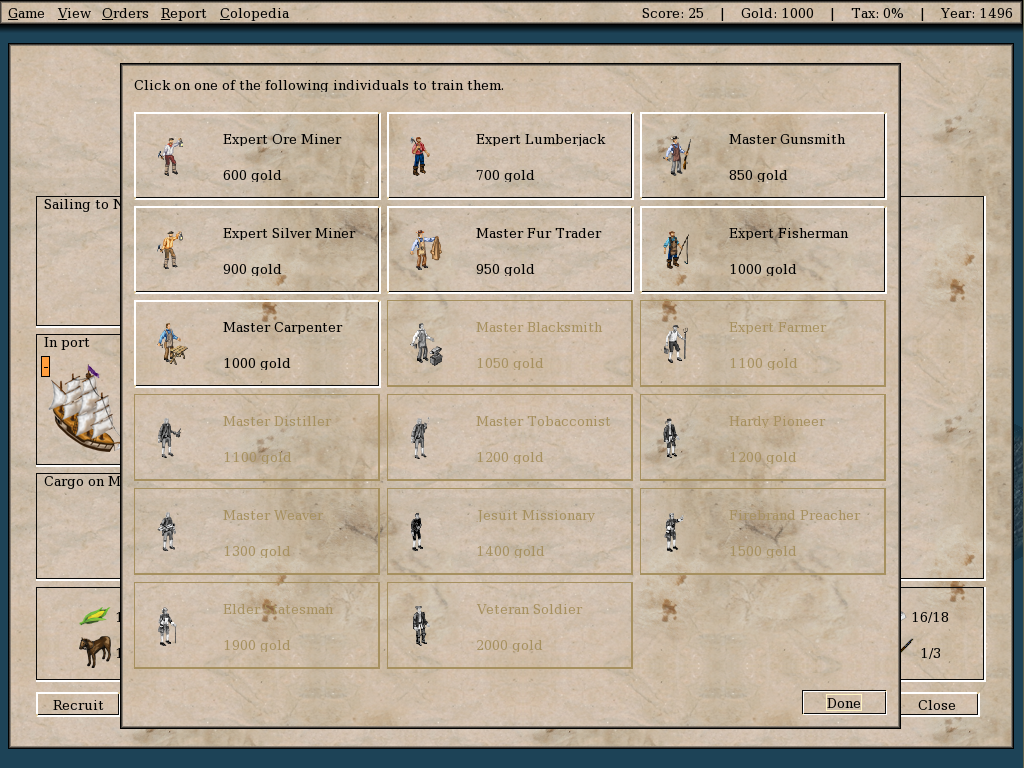Train an Expert Ore Miner
The width and height of the screenshot is (1024, 768).
tap(257, 156)
